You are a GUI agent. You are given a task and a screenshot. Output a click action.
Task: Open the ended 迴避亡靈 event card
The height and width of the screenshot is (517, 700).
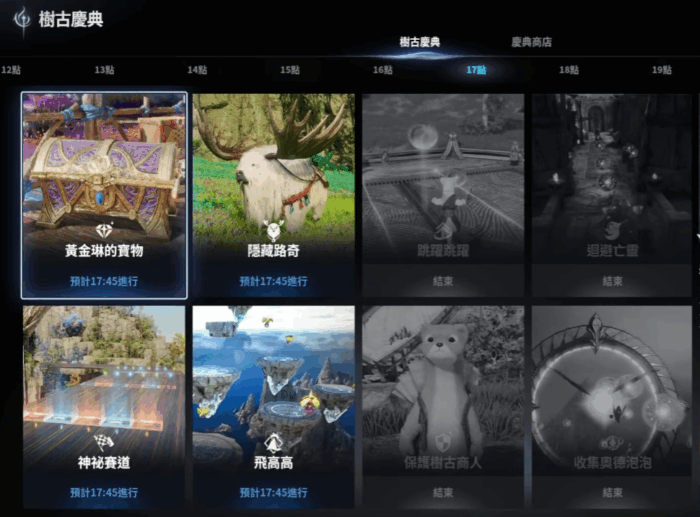tap(613, 196)
